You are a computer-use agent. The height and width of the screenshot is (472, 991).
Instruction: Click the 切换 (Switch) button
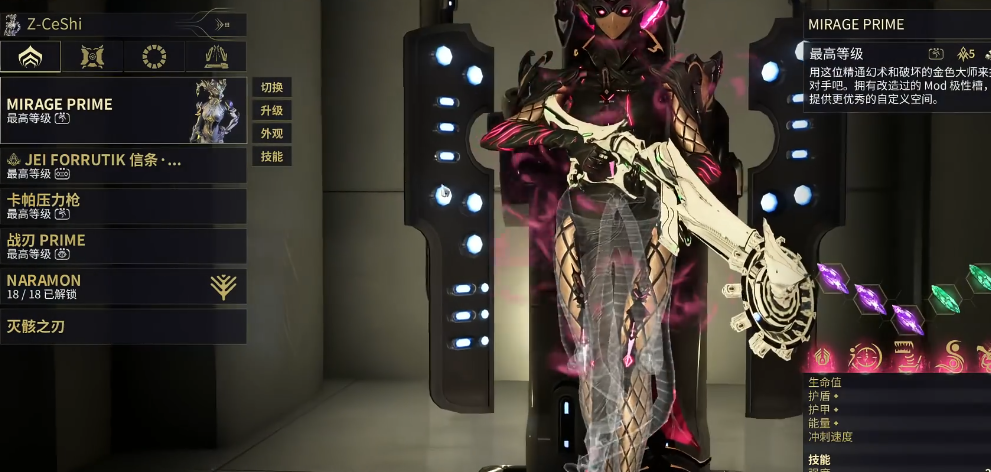(x=271, y=87)
